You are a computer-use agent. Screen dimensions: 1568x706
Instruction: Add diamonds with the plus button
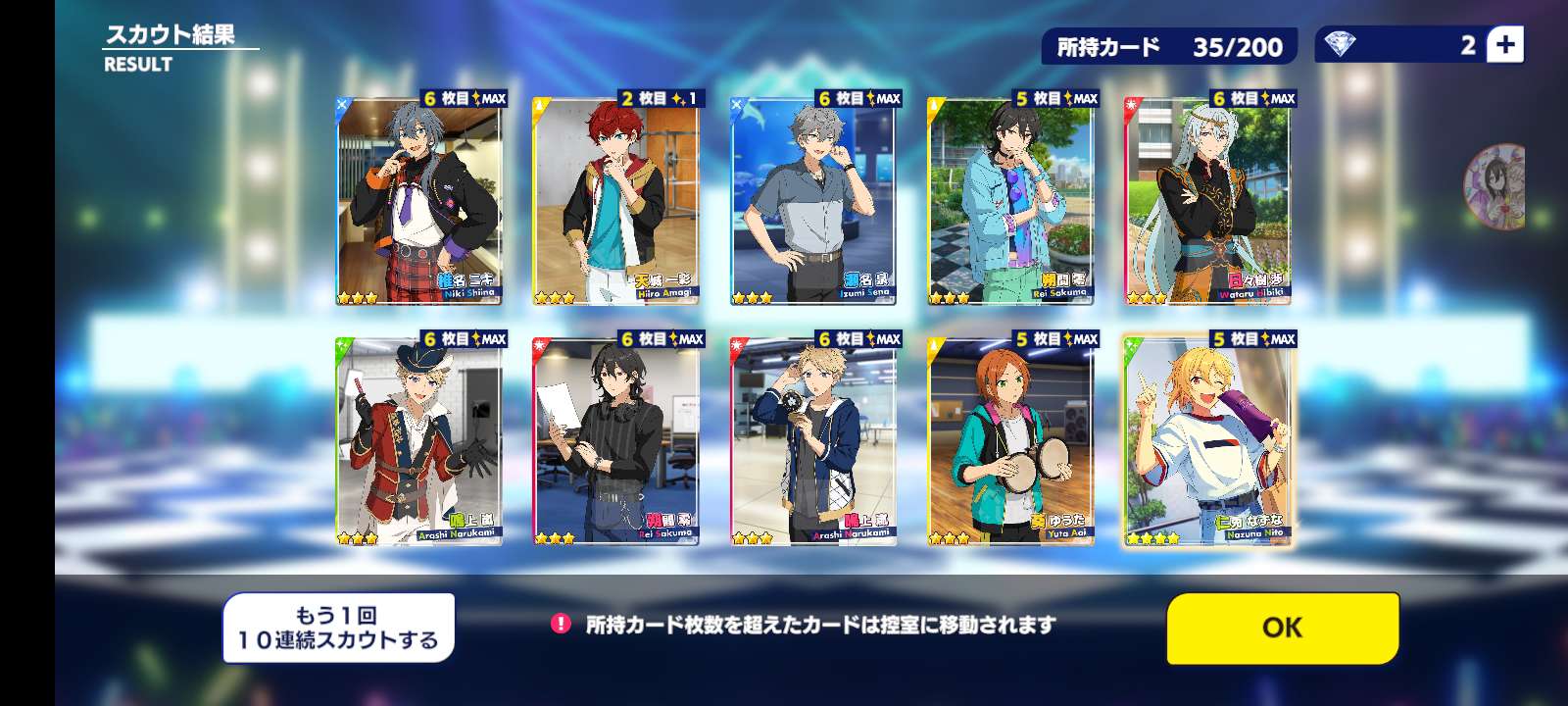click(x=1505, y=45)
